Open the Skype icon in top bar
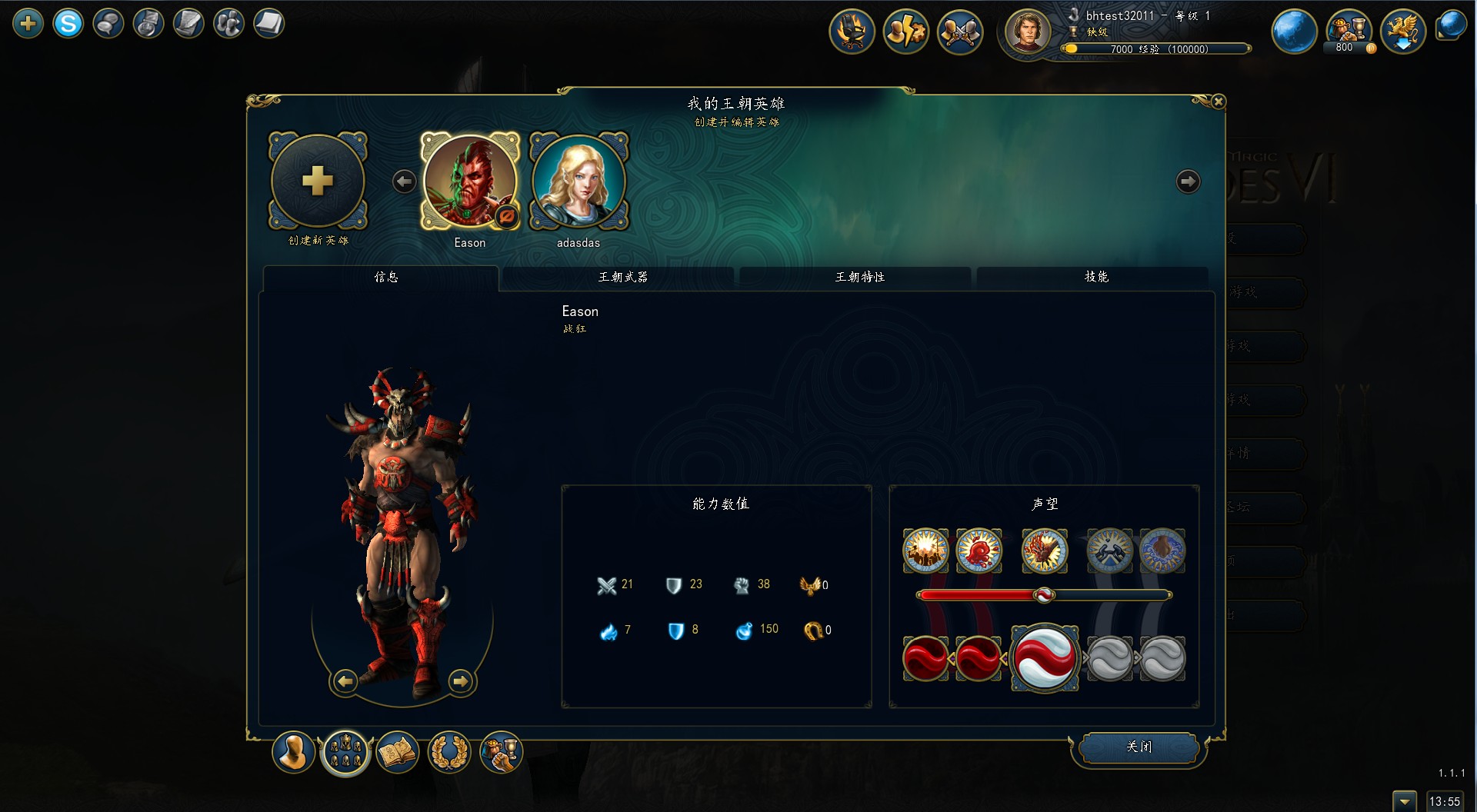 point(68,24)
